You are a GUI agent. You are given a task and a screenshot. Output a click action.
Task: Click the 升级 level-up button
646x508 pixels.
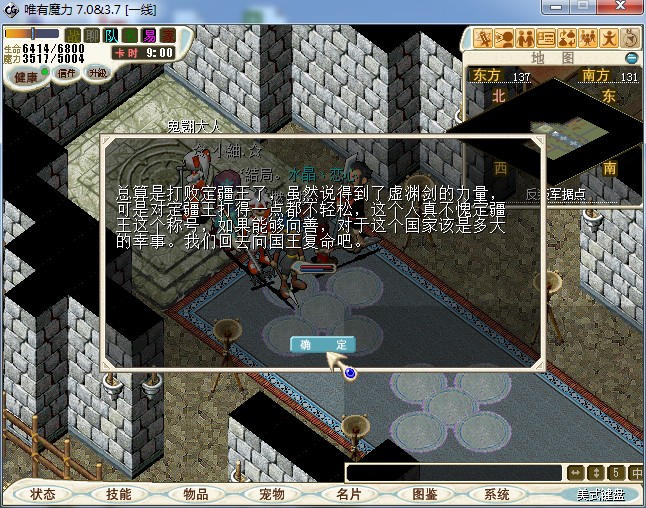tap(97, 74)
